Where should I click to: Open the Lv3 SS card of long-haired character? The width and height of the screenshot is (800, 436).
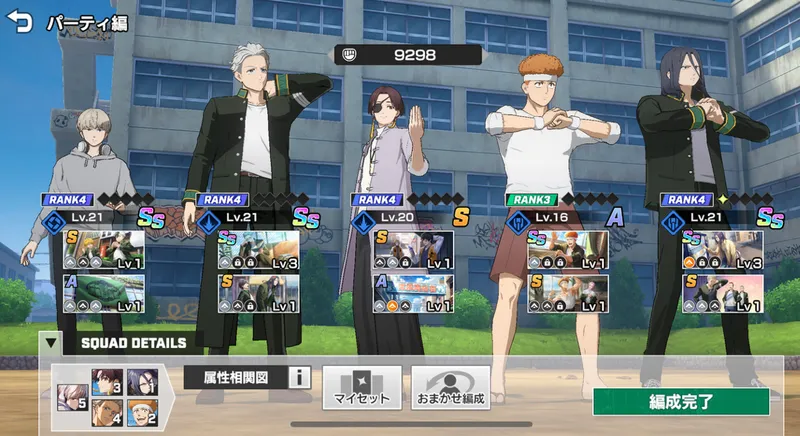[x=723, y=250]
